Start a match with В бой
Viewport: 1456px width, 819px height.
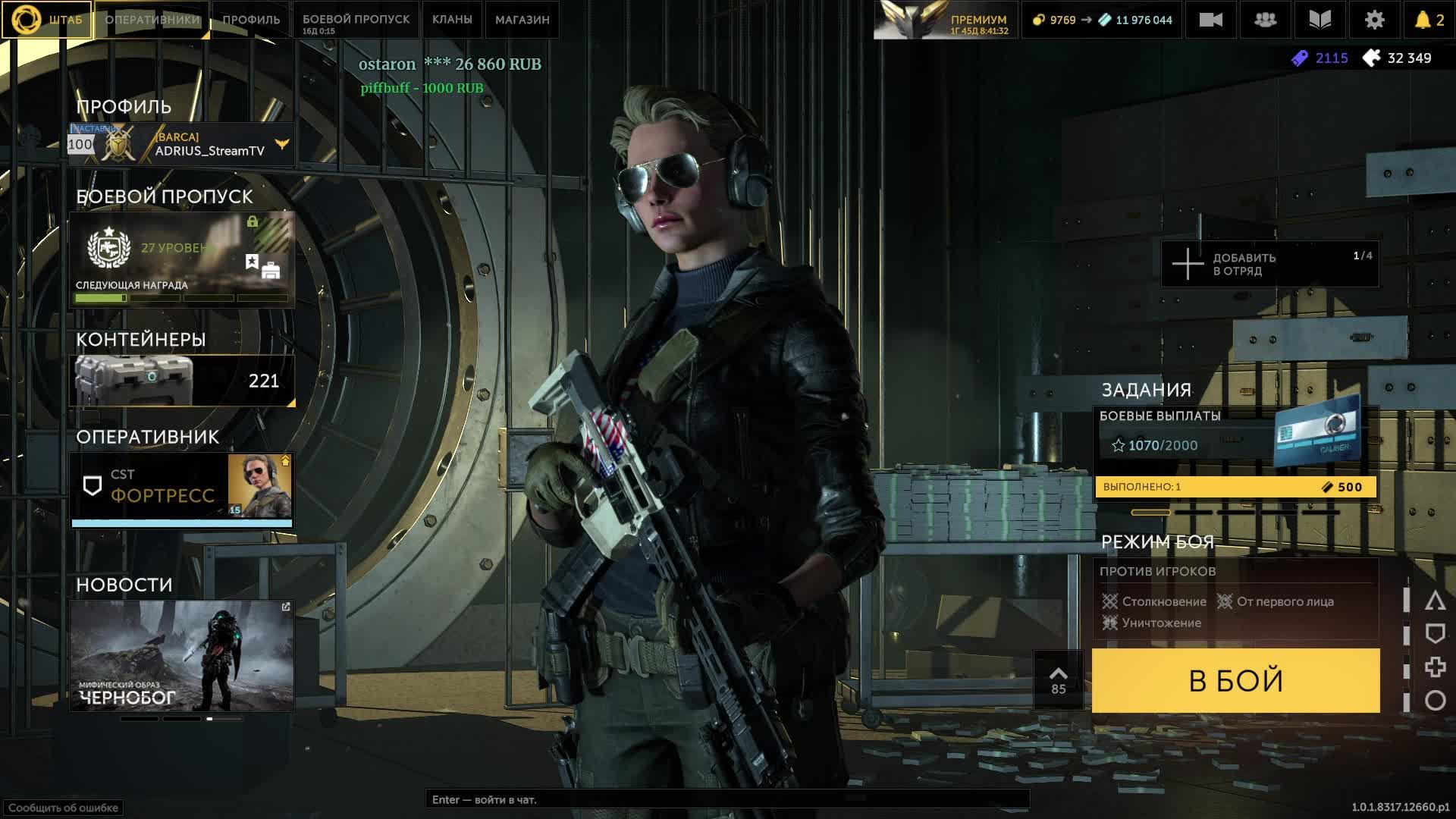pos(1235,680)
